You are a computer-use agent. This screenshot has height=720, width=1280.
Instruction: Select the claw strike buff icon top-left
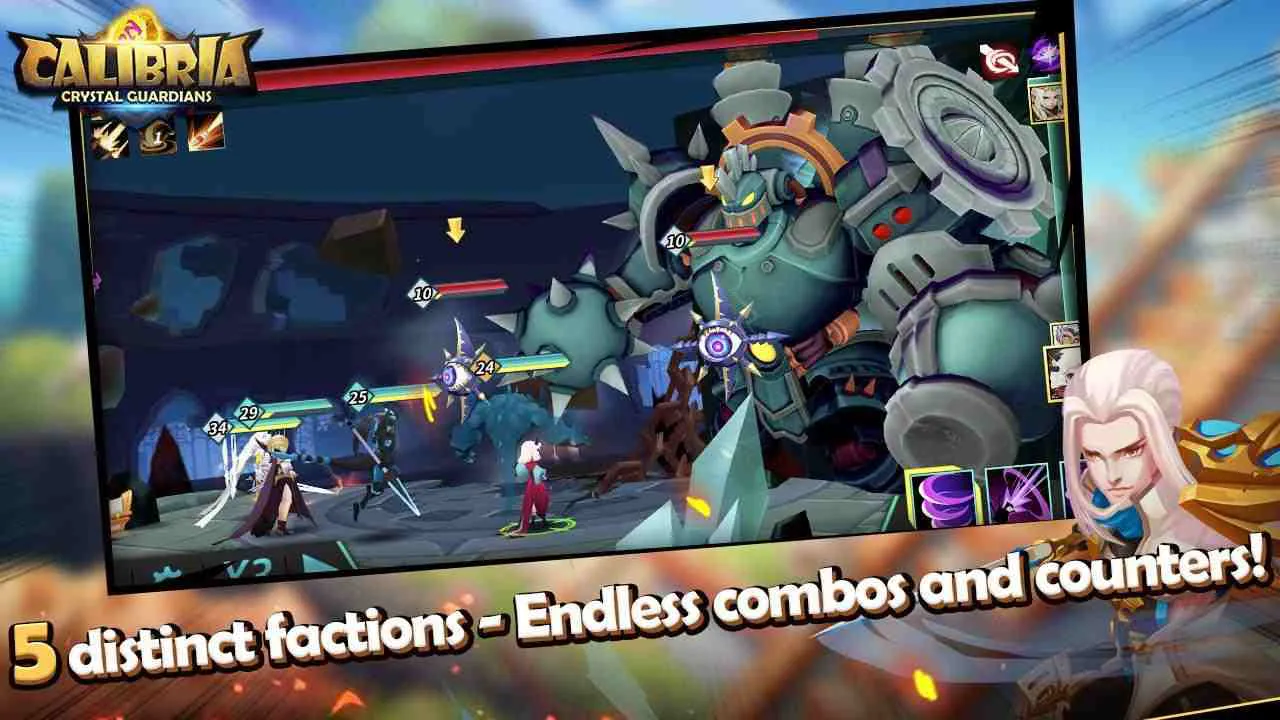tap(108, 137)
